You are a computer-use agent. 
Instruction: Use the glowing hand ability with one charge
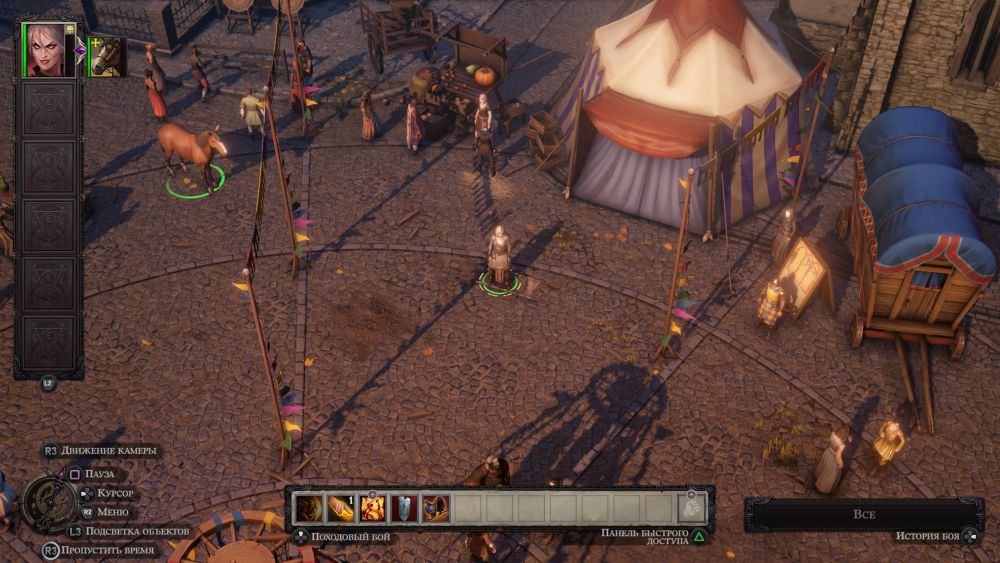coord(342,508)
